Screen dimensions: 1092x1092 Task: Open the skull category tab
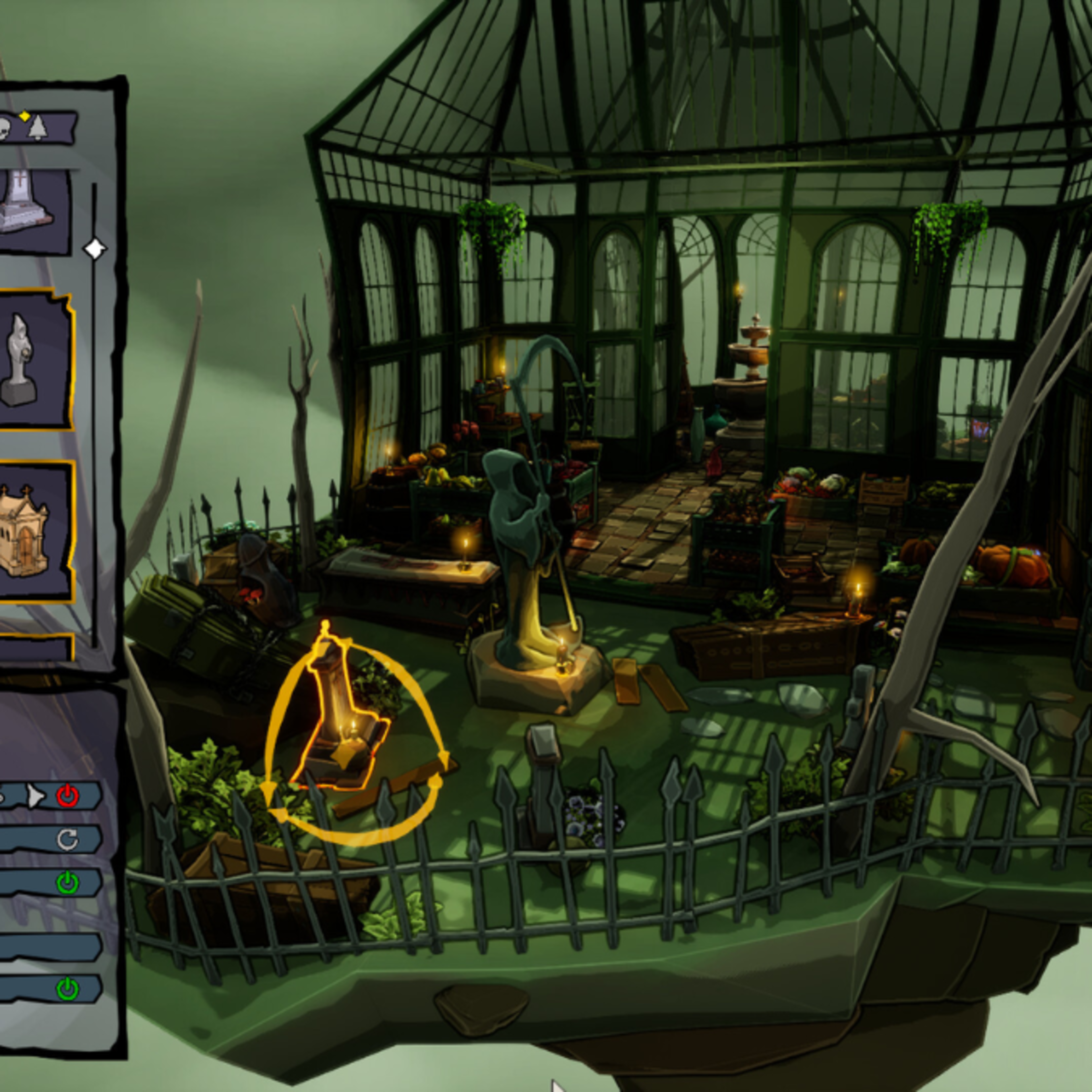pos(5,128)
